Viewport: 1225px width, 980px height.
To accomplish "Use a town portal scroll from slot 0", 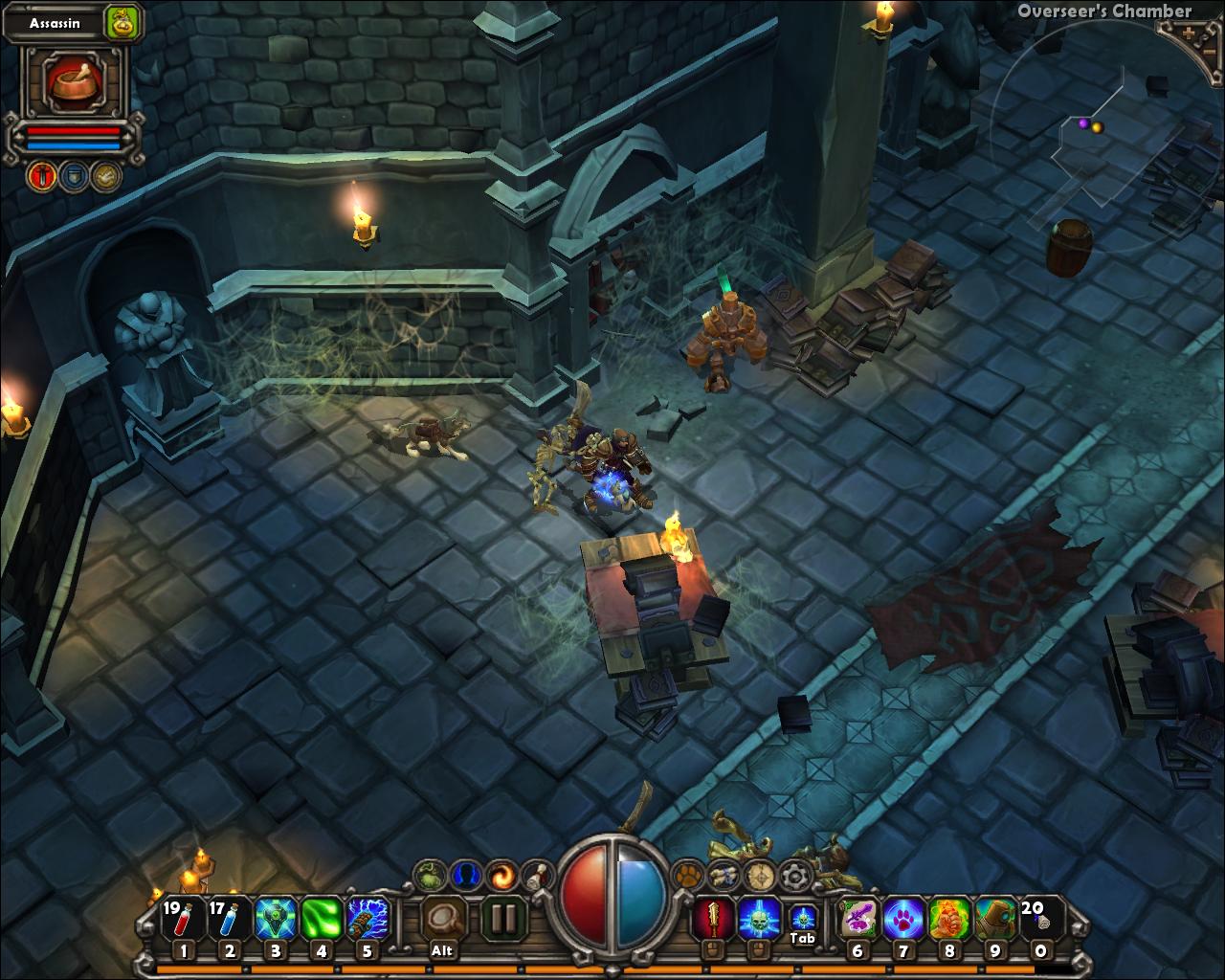I will click(x=1040, y=917).
